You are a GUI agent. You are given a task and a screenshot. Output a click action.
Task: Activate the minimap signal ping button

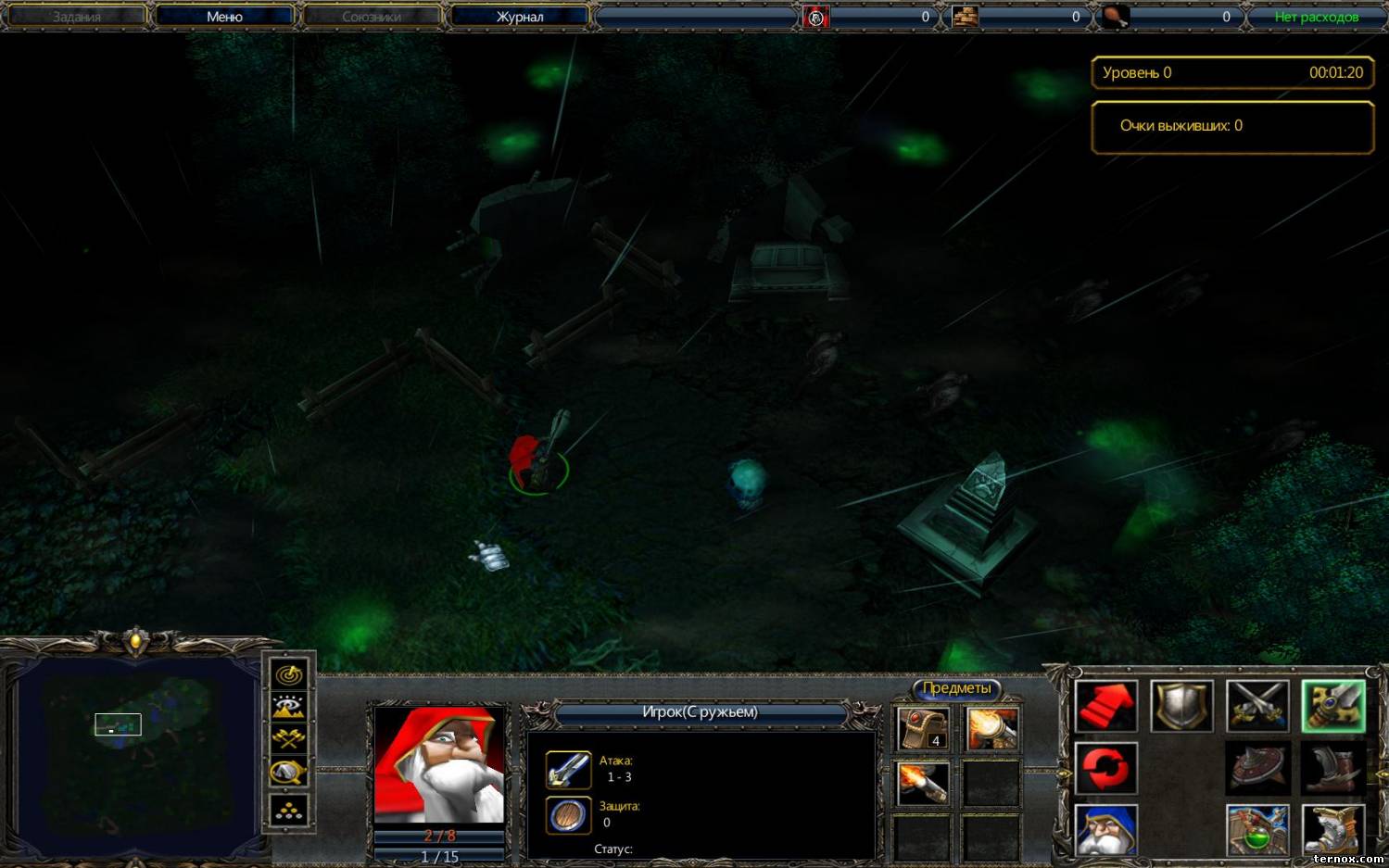(x=288, y=674)
